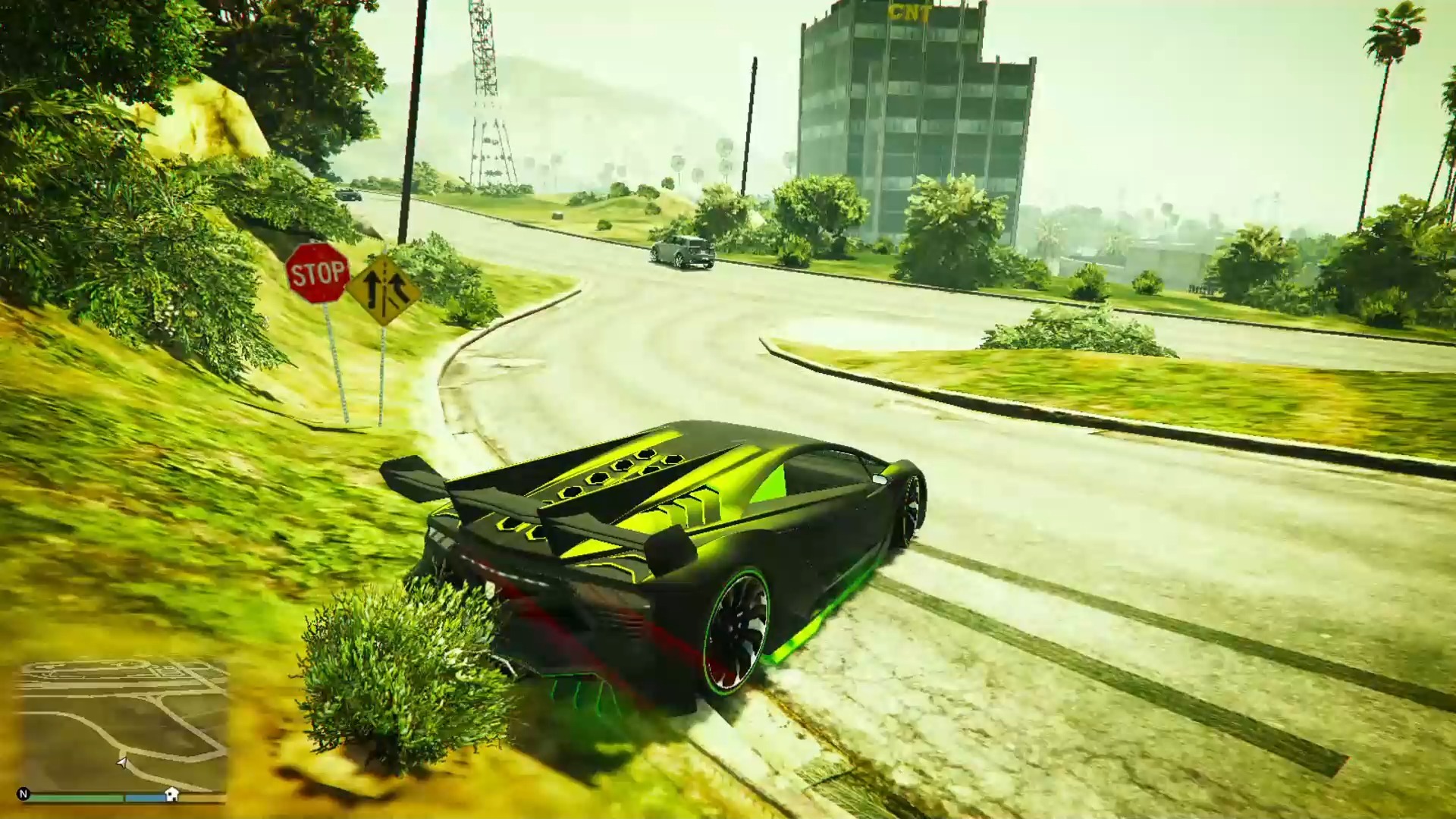Viewport: 1456px width, 819px height.
Task: Click the safehouse house icon below the minimap
Action: tap(172, 795)
